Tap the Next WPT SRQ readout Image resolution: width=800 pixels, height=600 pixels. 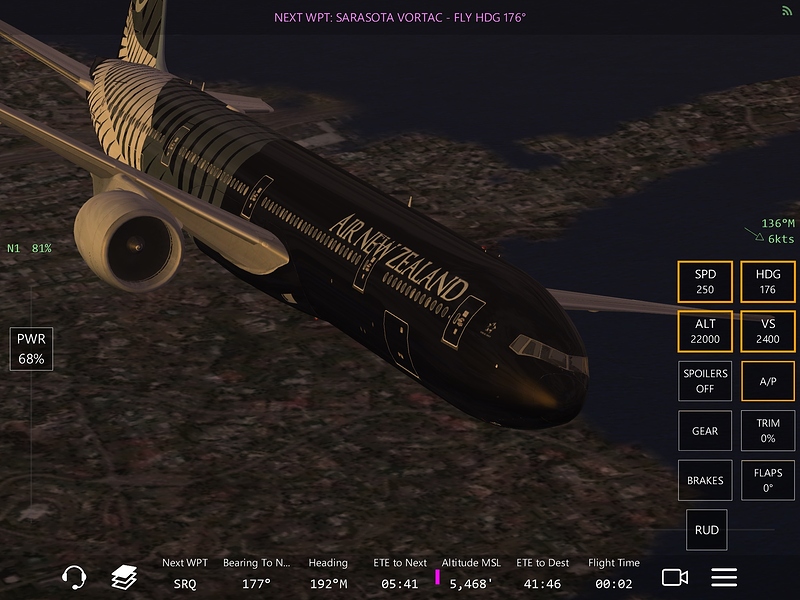point(185,574)
